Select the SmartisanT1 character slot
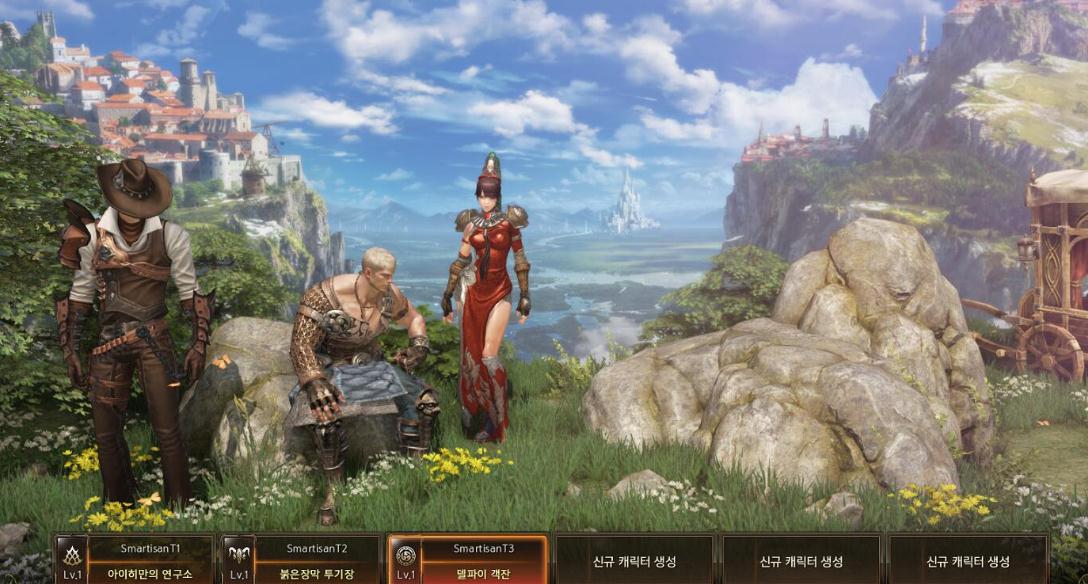This screenshot has height=584, width=1088. coord(134,561)
